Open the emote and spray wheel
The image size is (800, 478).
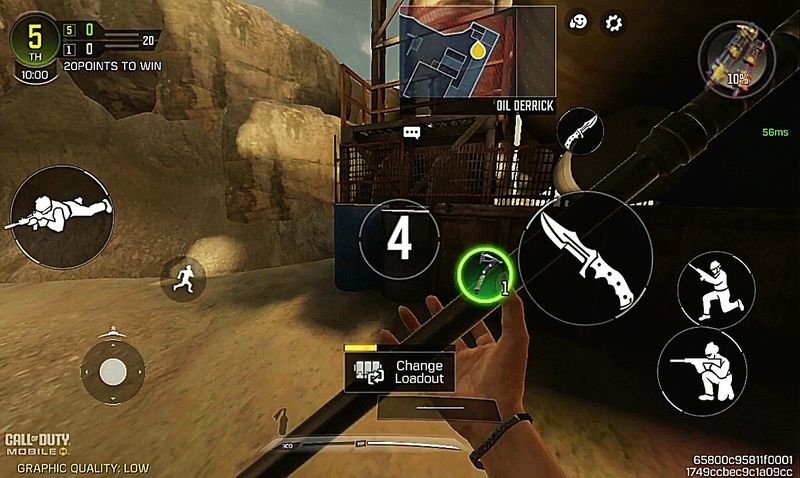pos(577,22)
